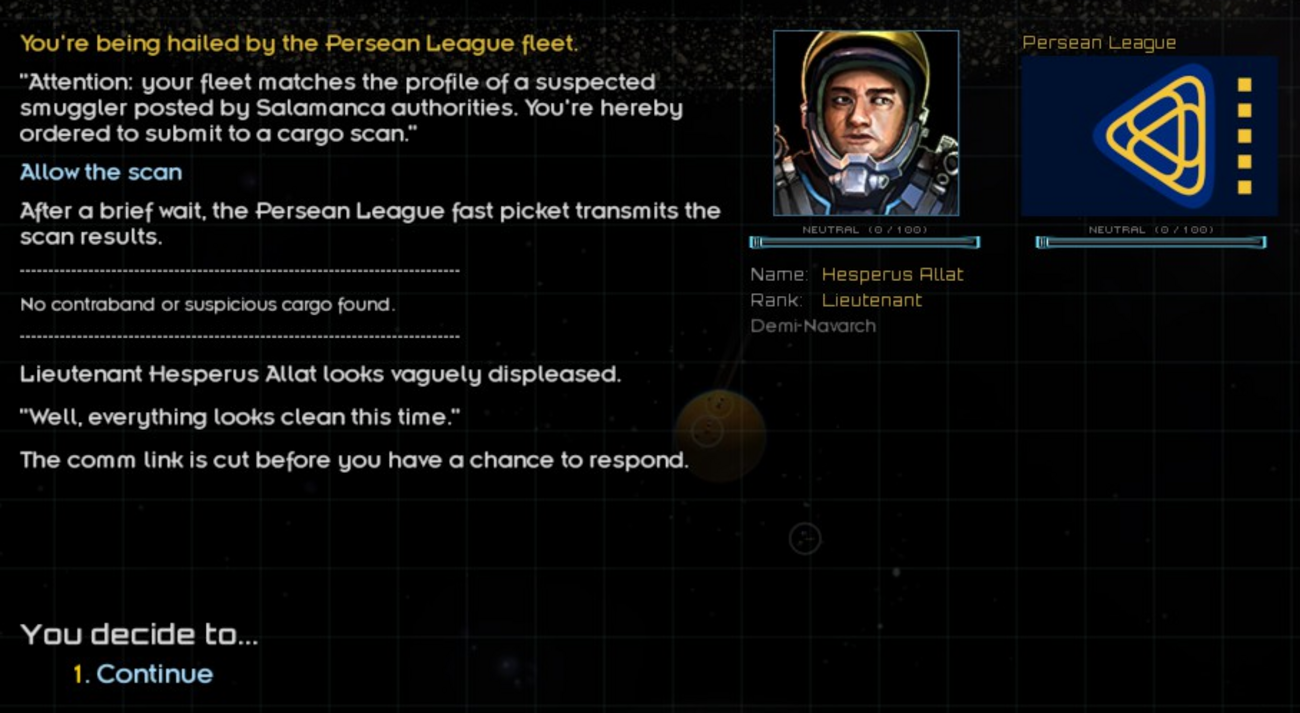
Task: Select the Persean League faction flag
Action: click(x=1149, y=136)
